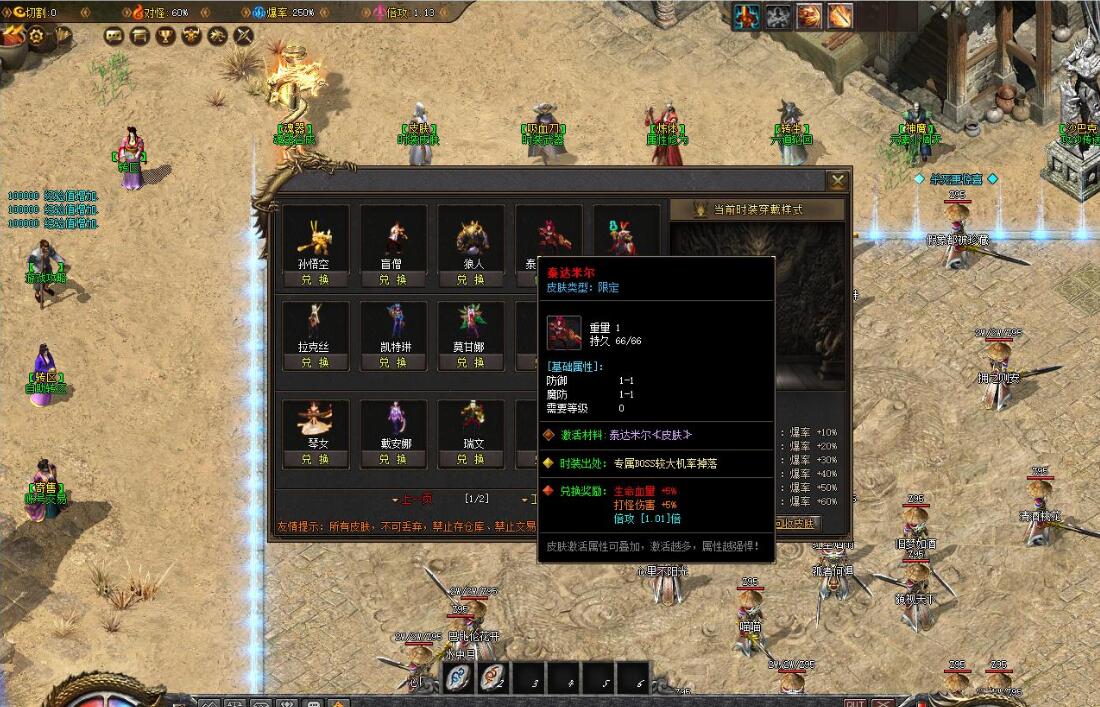Exchange the 戴安娜 skin
The height and width of the screenshot is (707, 1100).
point(393,459)
